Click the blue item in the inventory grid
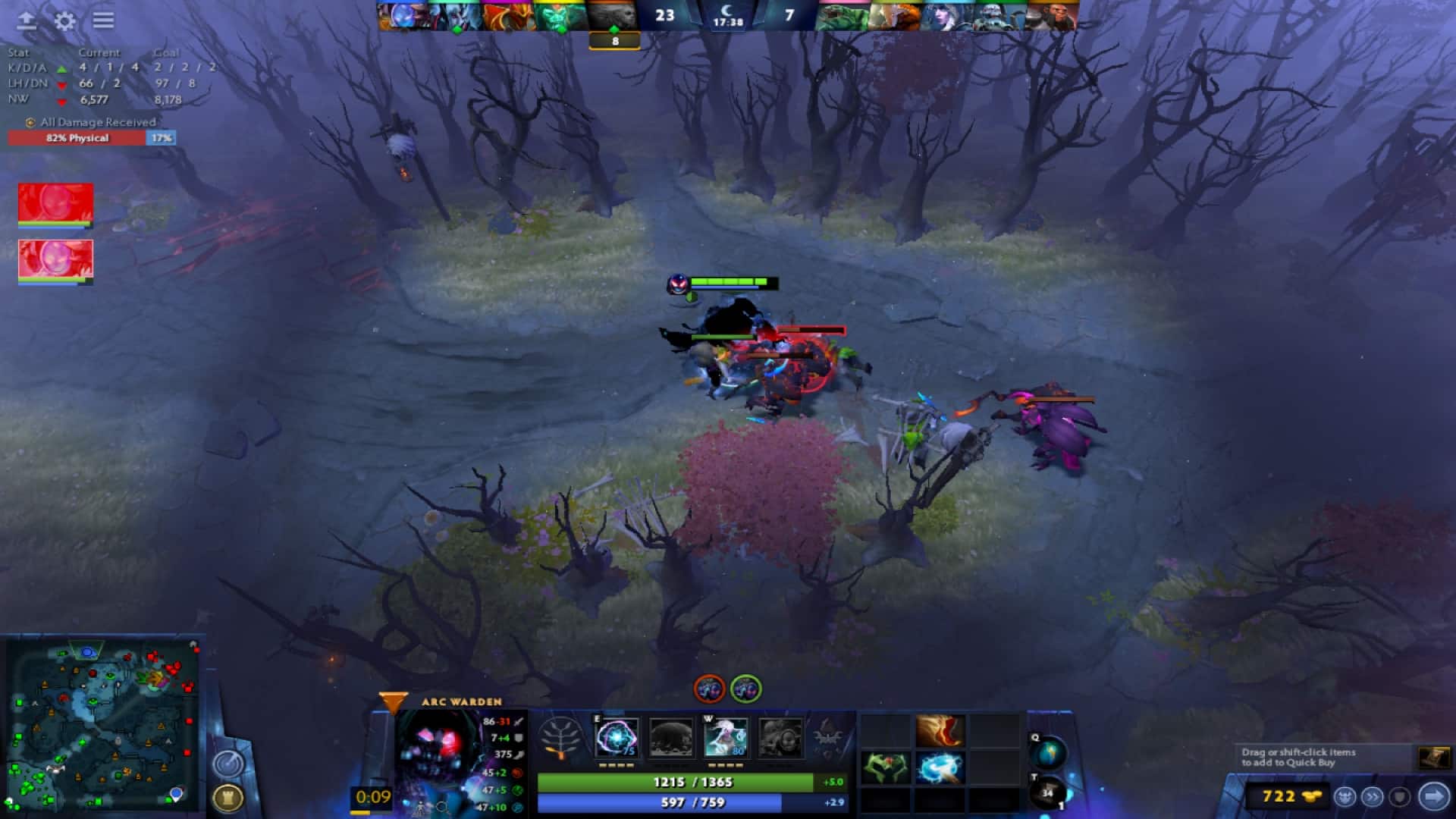 click(940, 769)
